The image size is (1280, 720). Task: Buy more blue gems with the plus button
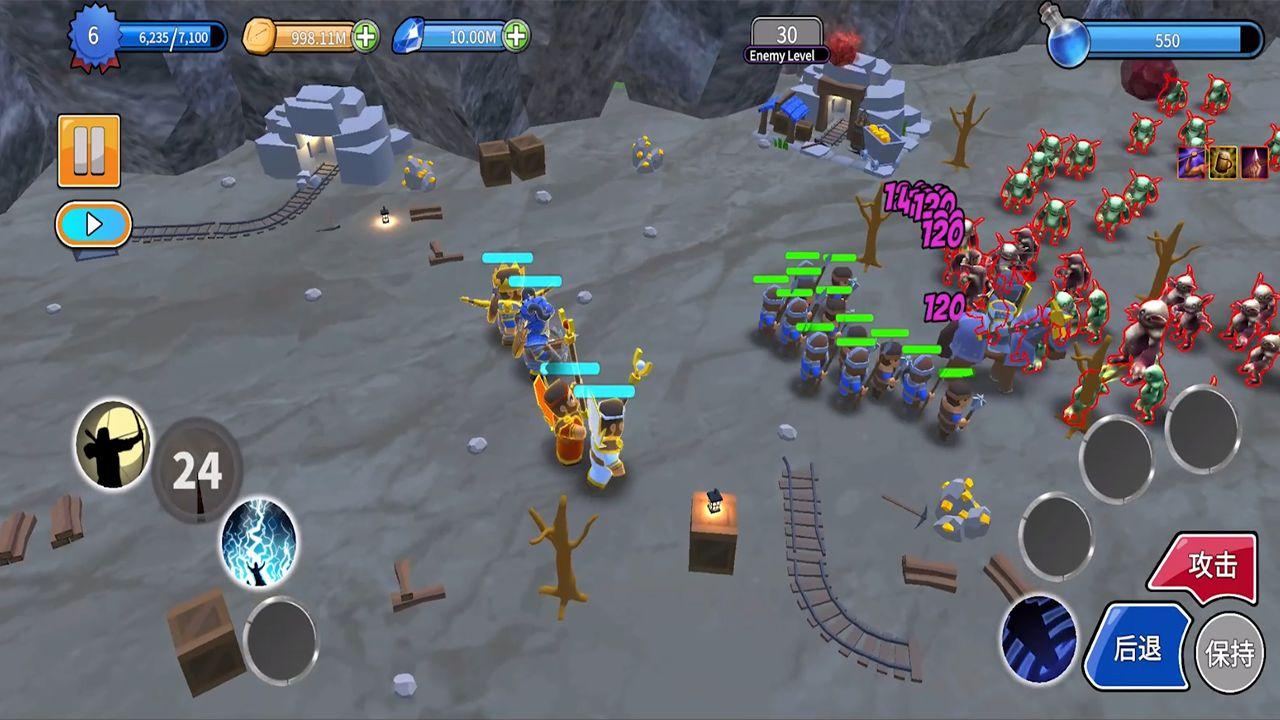(516, 37)
